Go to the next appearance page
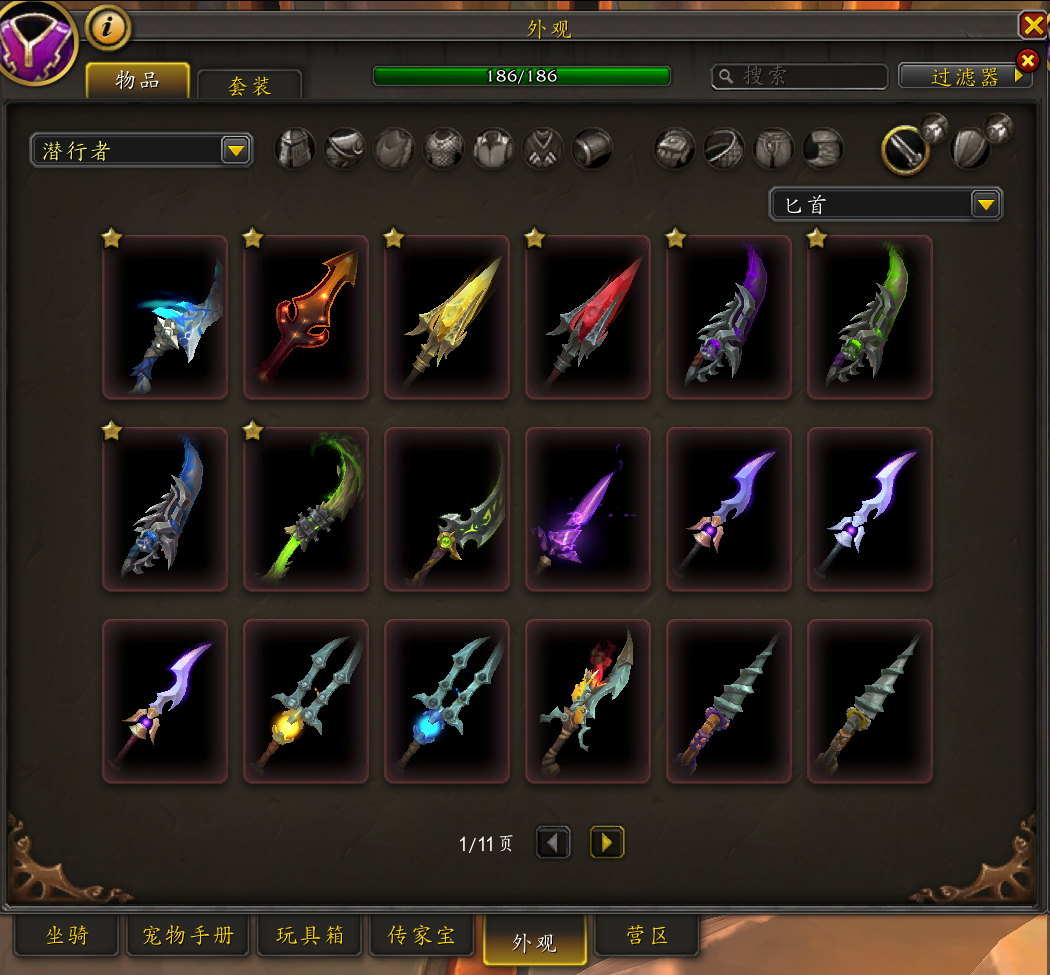 pyautogui.click(x=607, y=842)
